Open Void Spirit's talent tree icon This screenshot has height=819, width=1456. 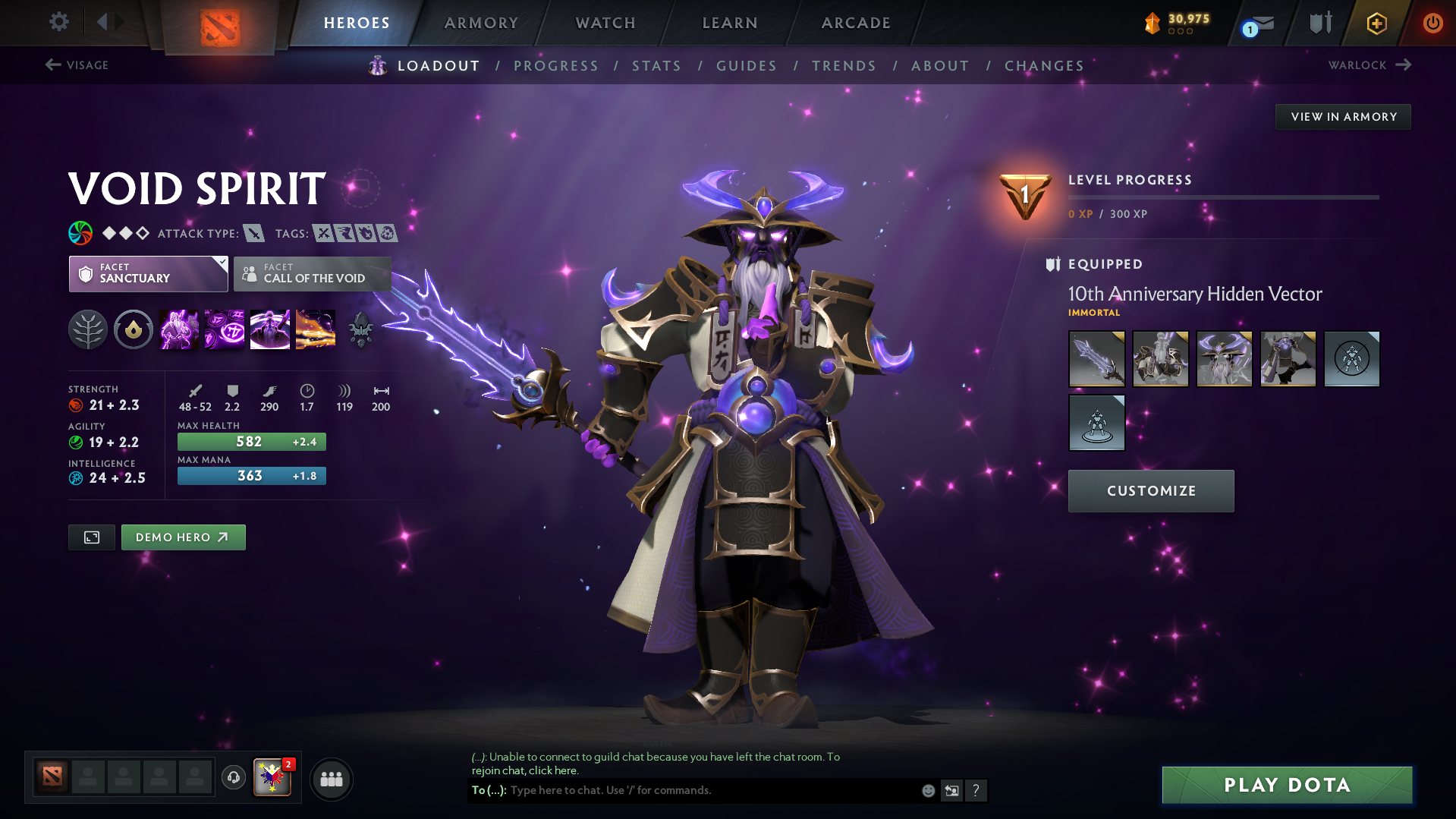click(87, 329)
